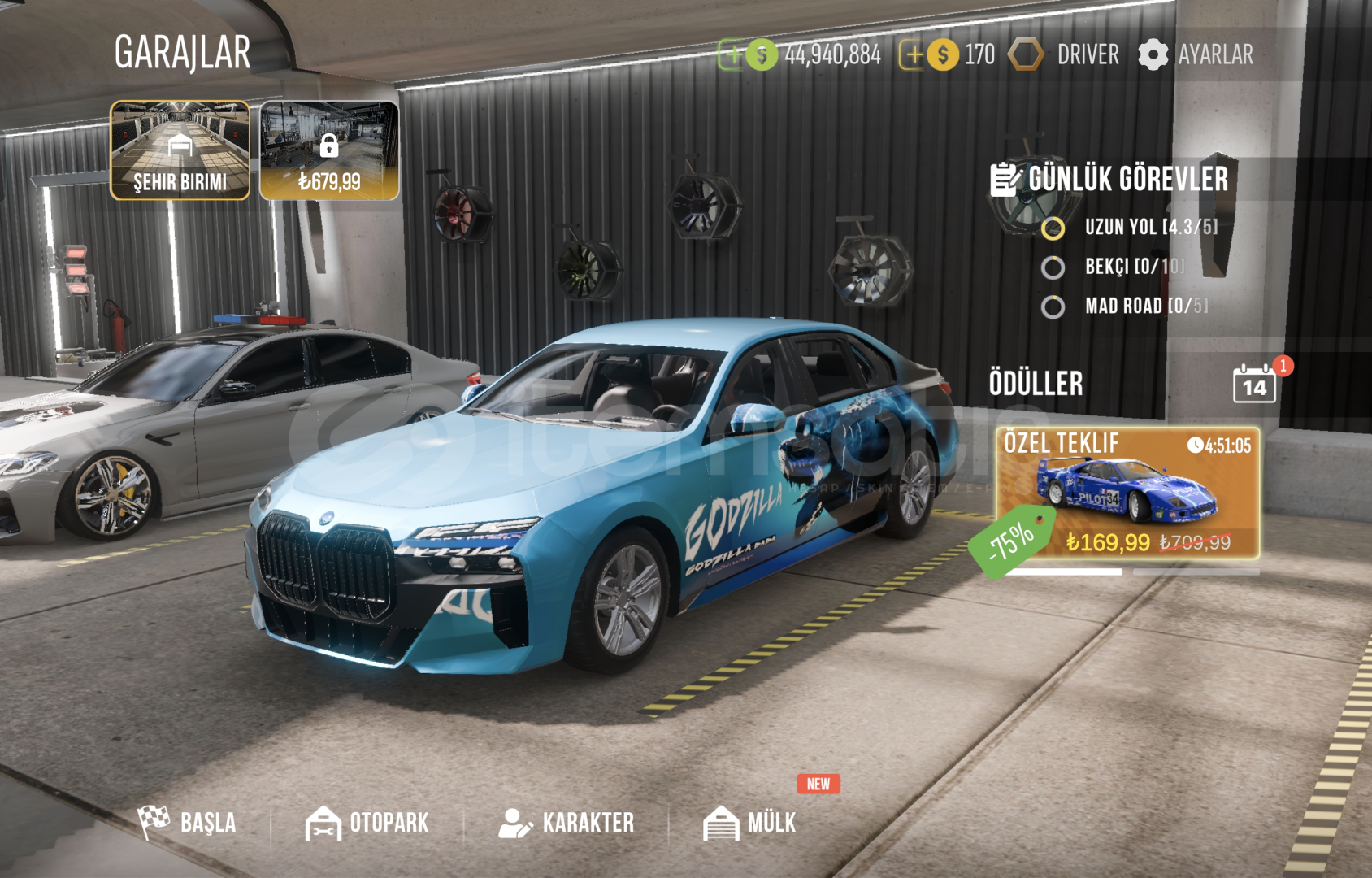Add more gold coins with plus button
Viewport: 1372px width, 878px height.
pyautogui.click(x=914, y=55)
